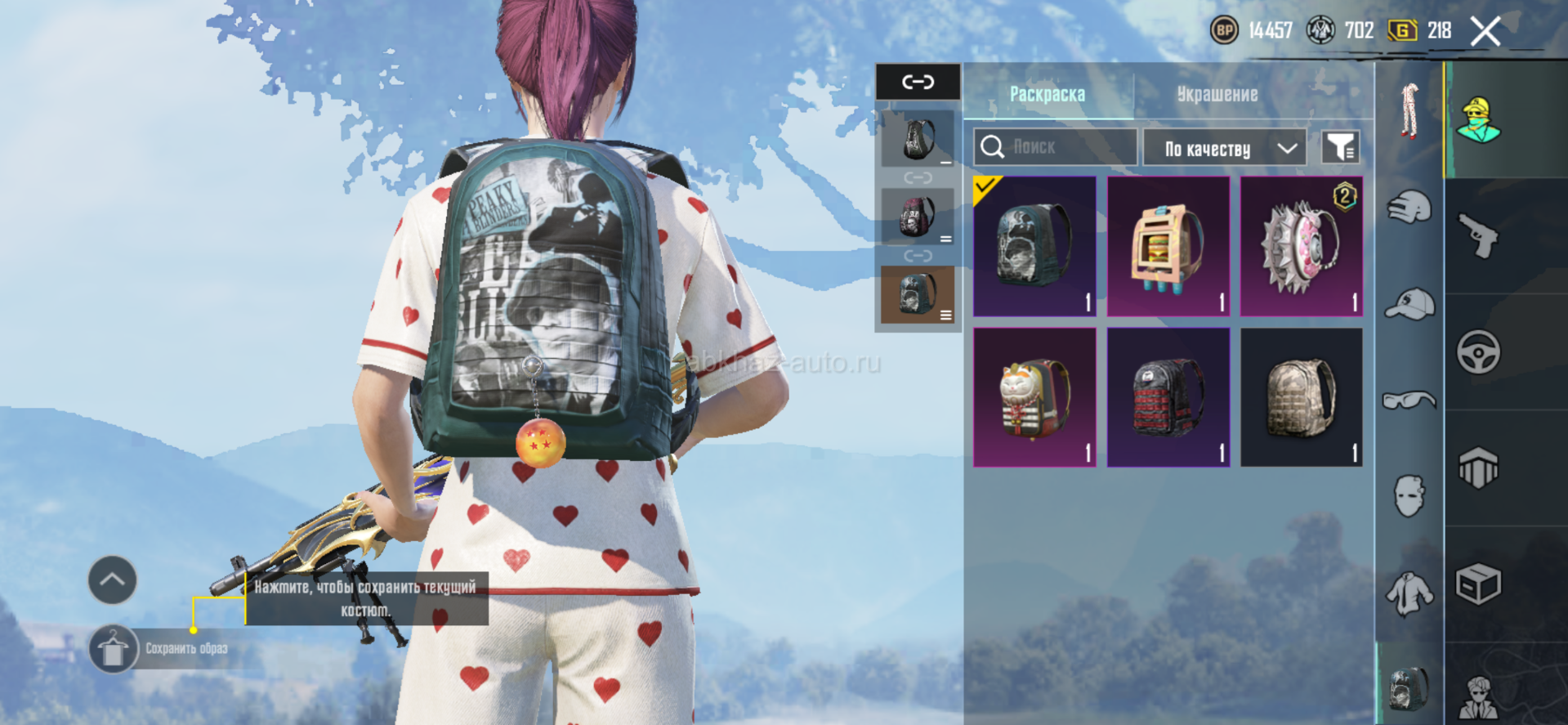Open the helmet category
This screenshot has width=1568, height=725.
point(1409,208)
